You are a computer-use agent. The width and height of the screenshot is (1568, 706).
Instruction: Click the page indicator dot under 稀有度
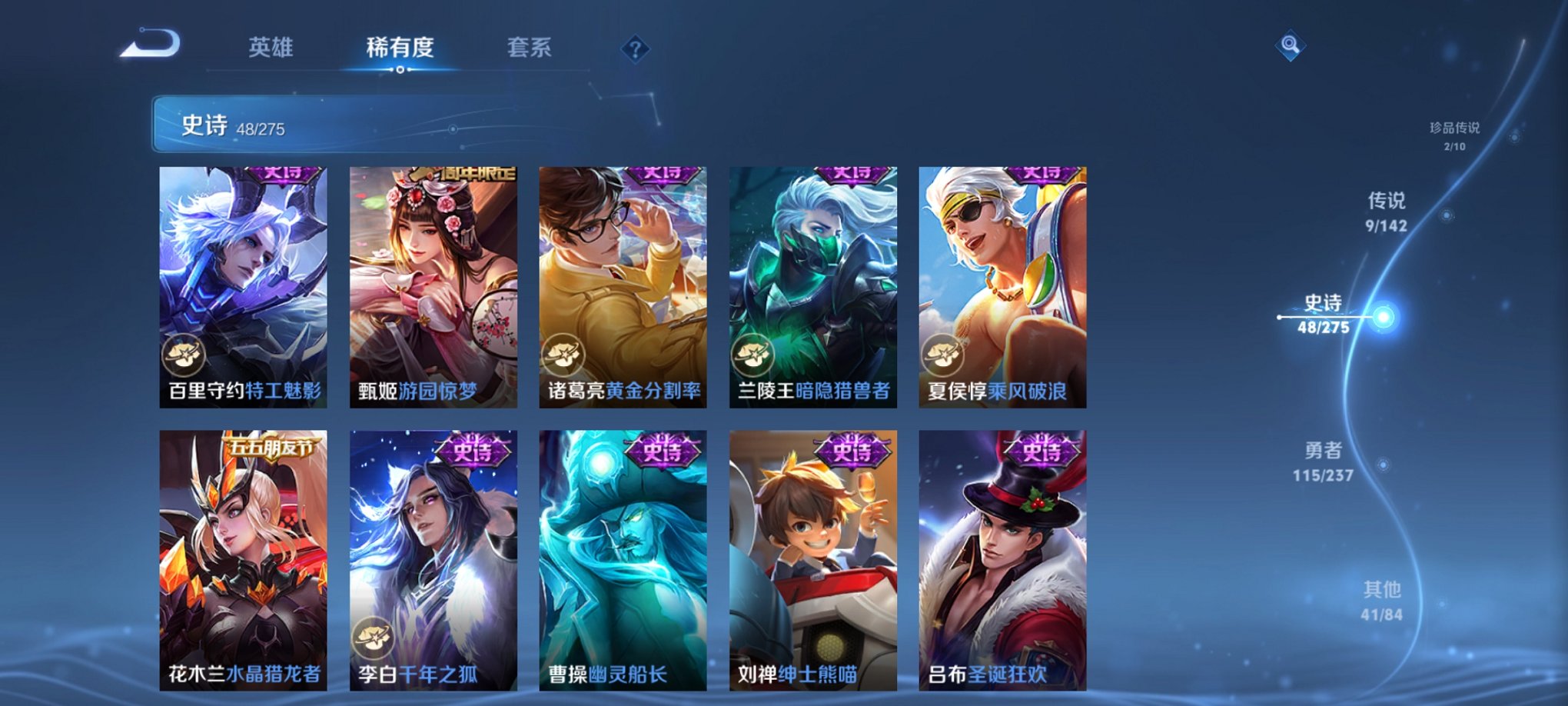pos(399,71)
